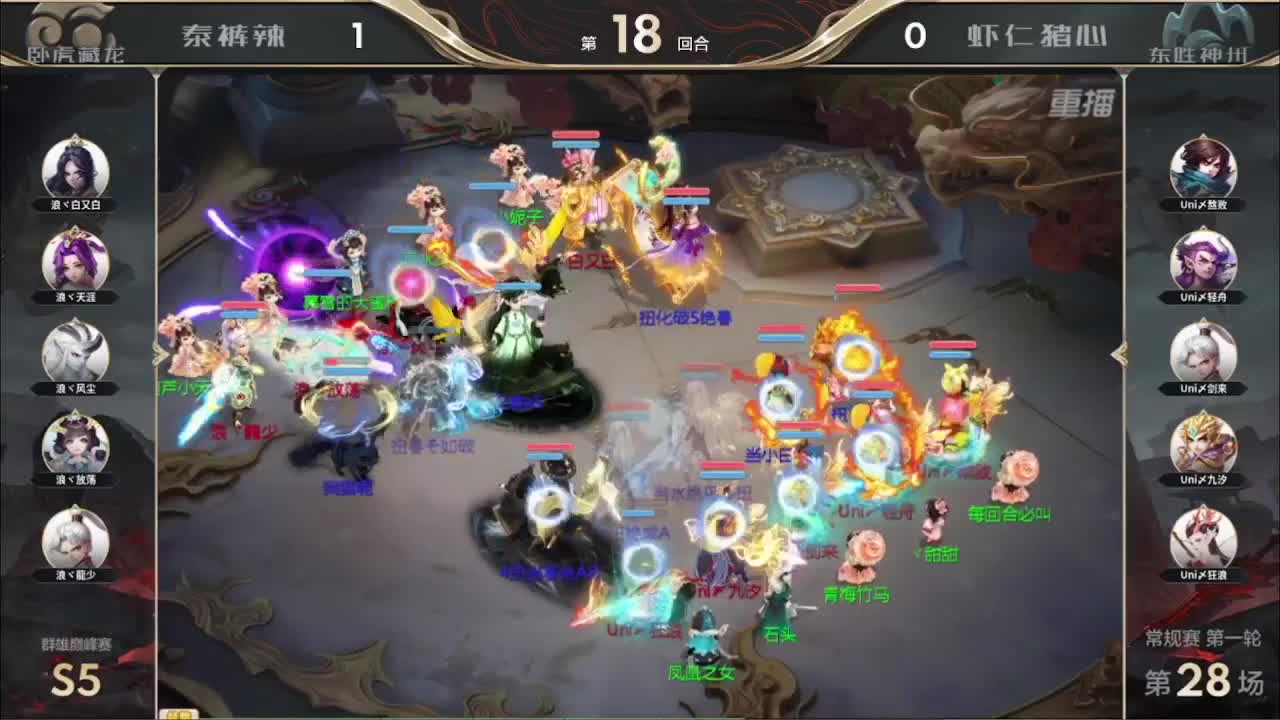1280x720 pixels.
Task: Select Uniメ慈敛's avatar portrait
Action: [1205, 167]
